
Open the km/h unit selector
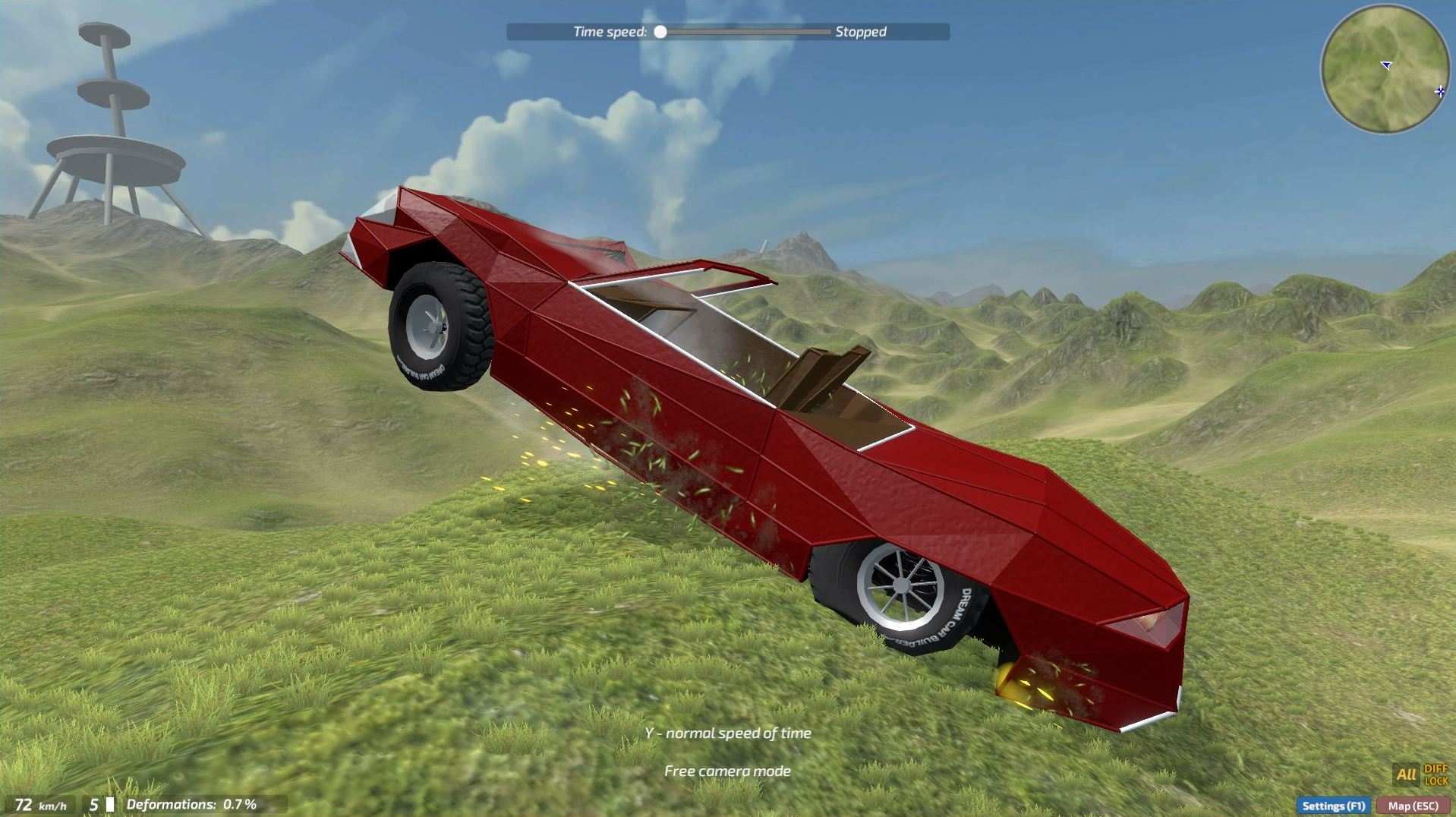[52, 806]
